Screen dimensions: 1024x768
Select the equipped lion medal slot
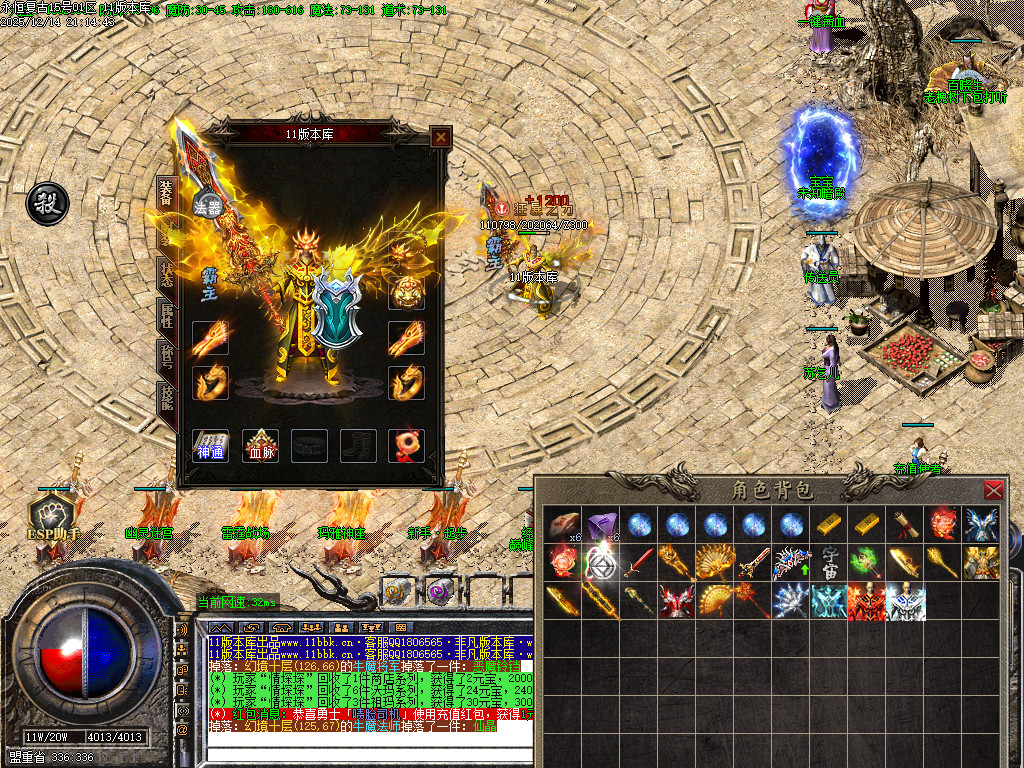(x=406, y=292)
